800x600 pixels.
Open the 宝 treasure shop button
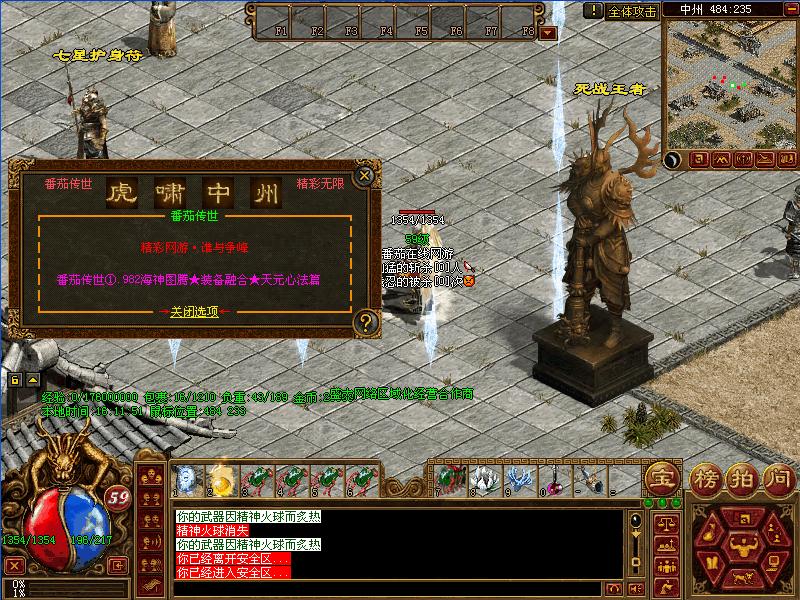tap(660, 477)
